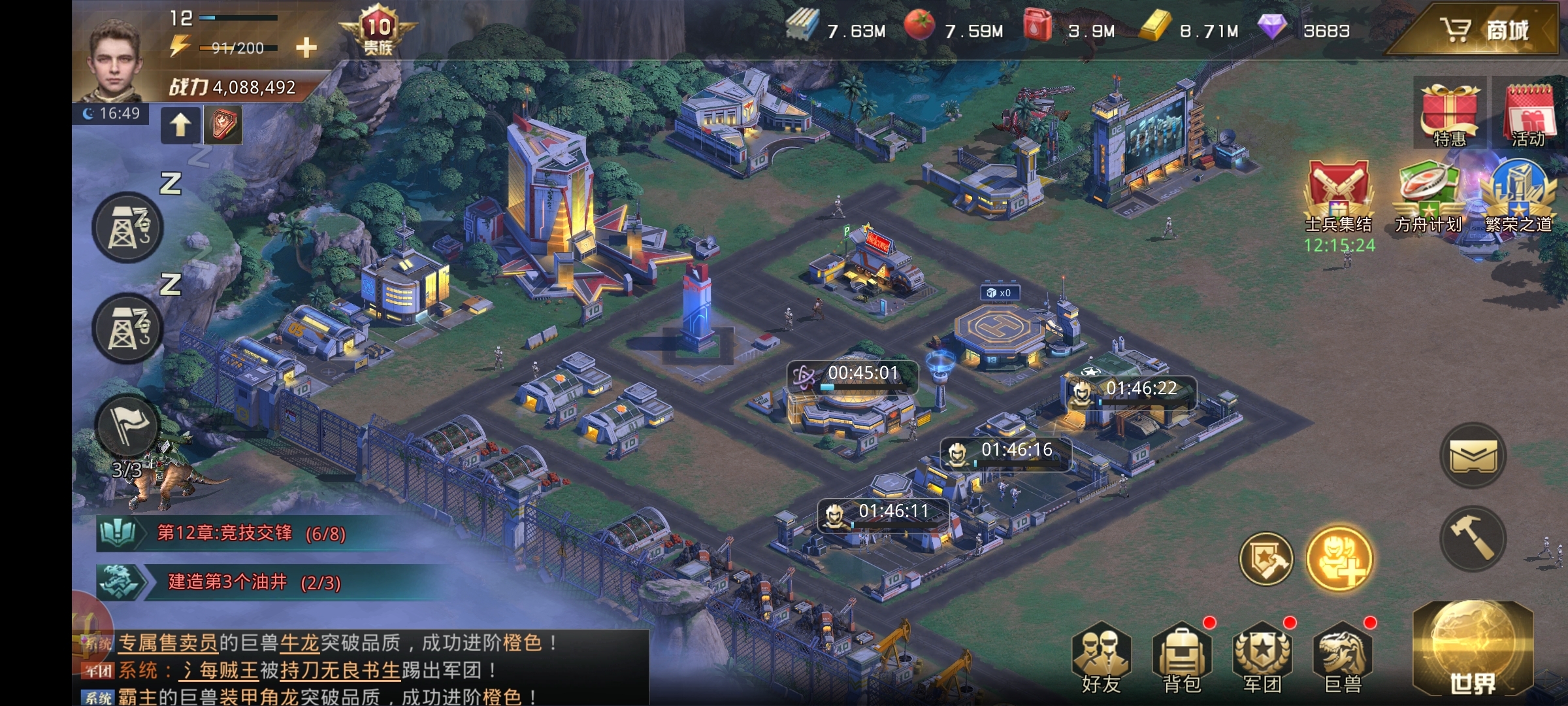The height and width of the screenshot is (706, 1568).
Task: Open the 方舟计划 event
Action: 1428,196
